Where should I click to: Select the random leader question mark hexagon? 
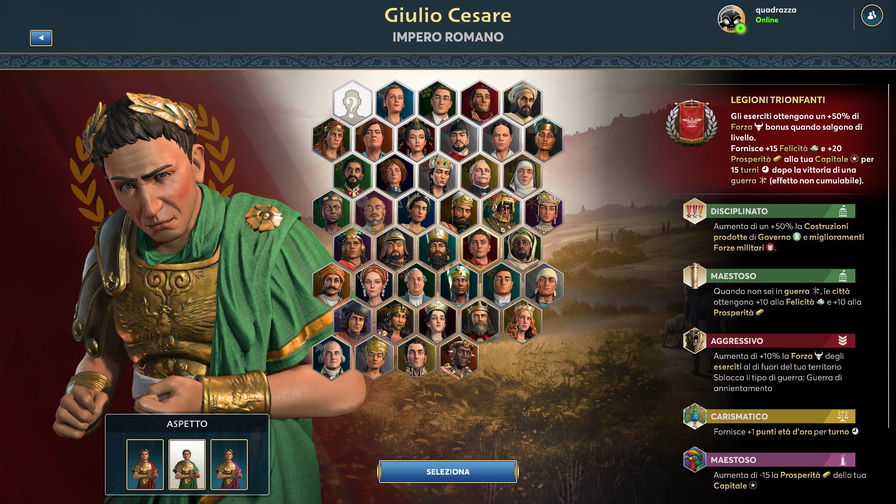352,102
